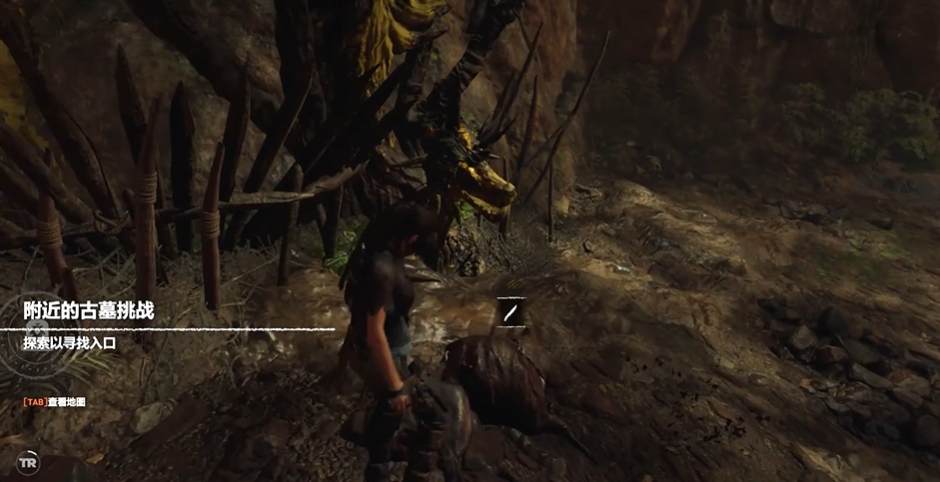Select the knife interaction icon marker

click(x=510, y=313)
